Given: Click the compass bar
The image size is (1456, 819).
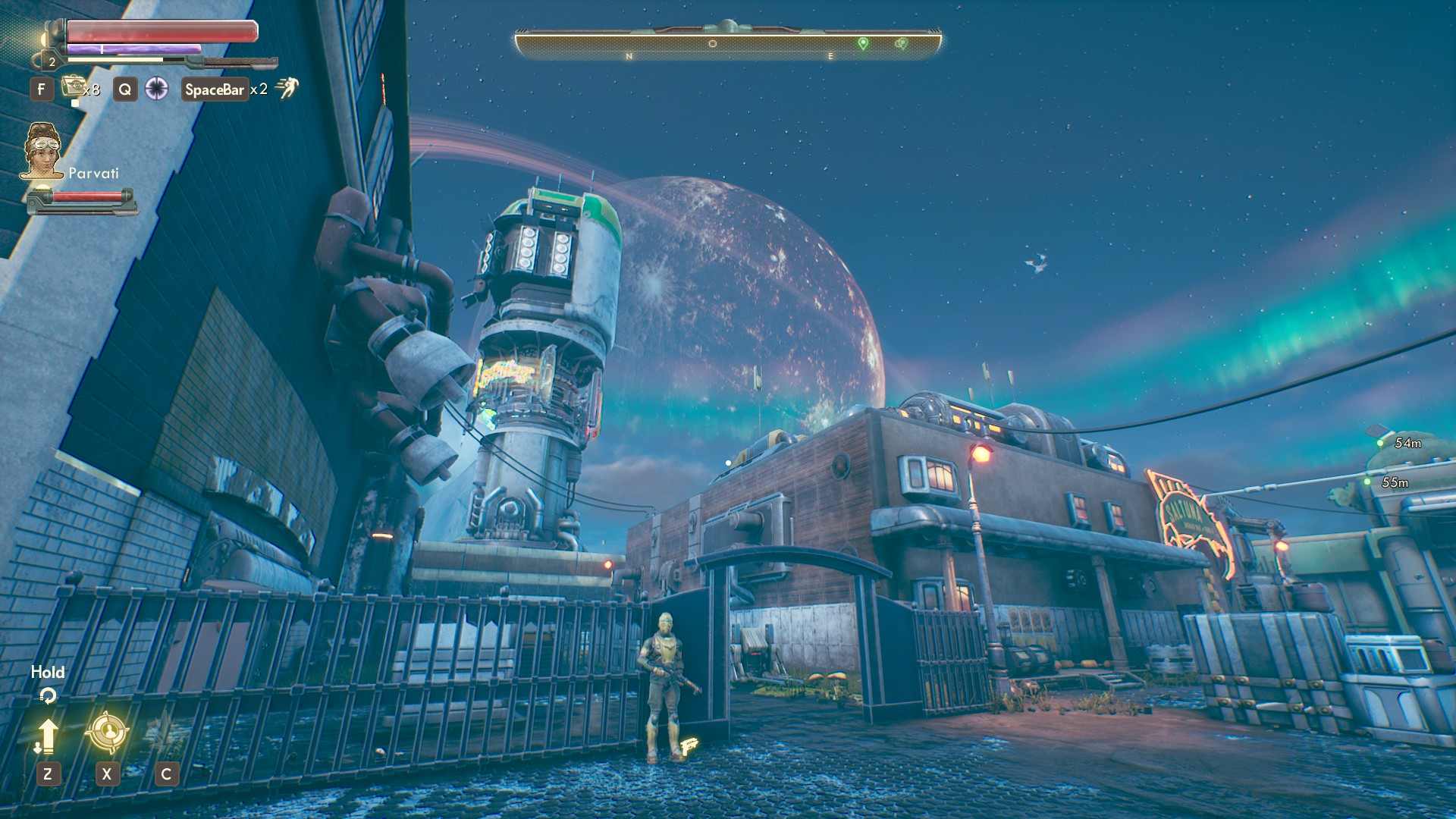Looking at the screenshot, I should 728,44.
